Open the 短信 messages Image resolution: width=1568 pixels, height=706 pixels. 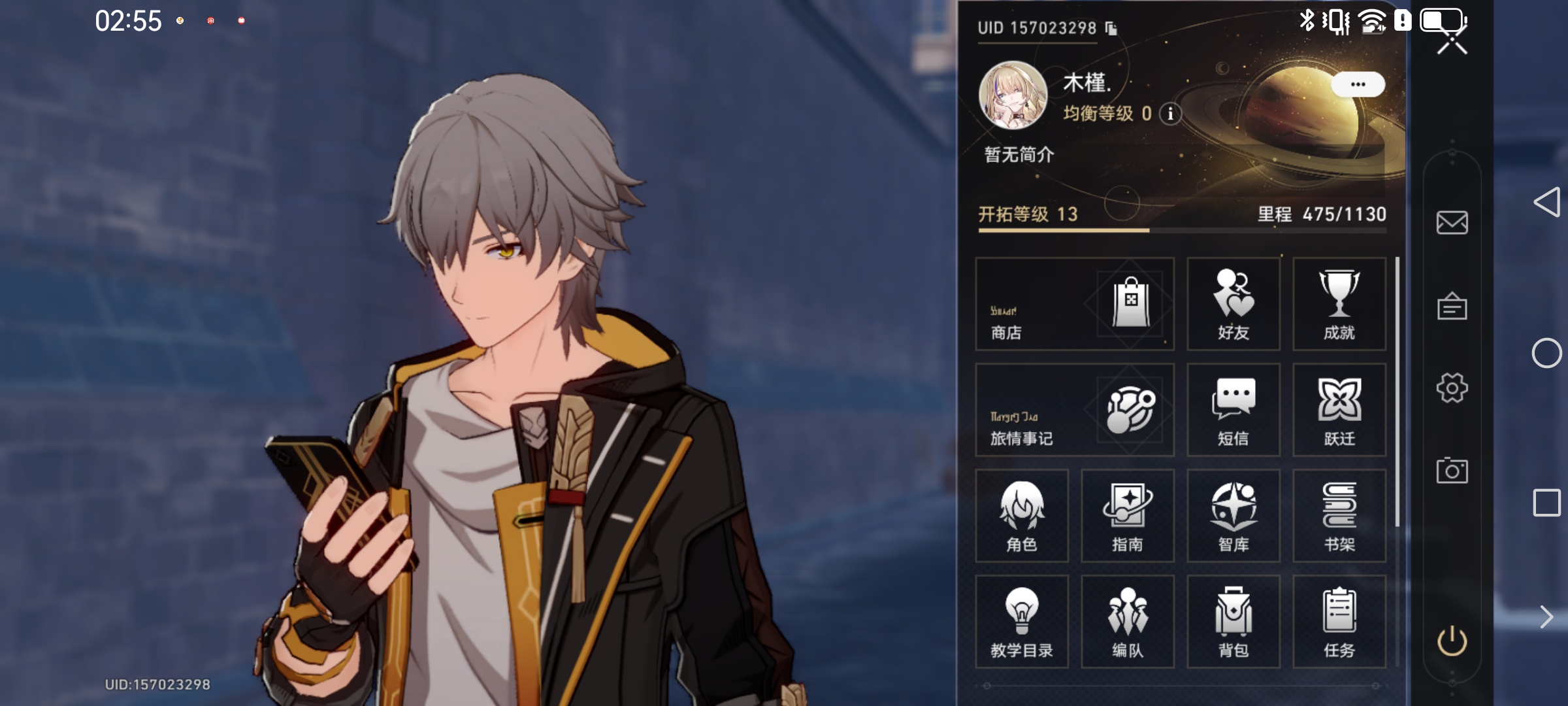click(x=1233, y=410)
